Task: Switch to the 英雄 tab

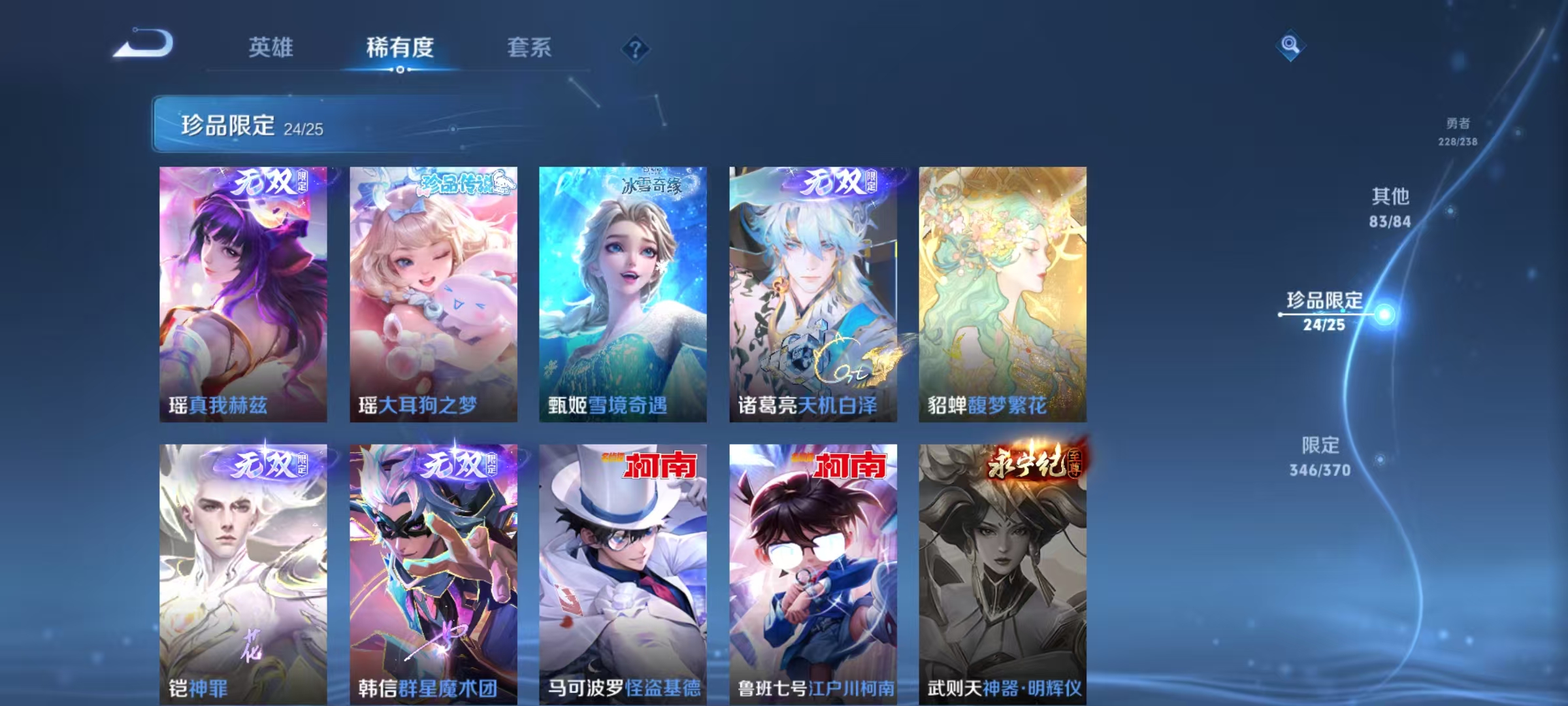Action: click(x=271, y=46)
